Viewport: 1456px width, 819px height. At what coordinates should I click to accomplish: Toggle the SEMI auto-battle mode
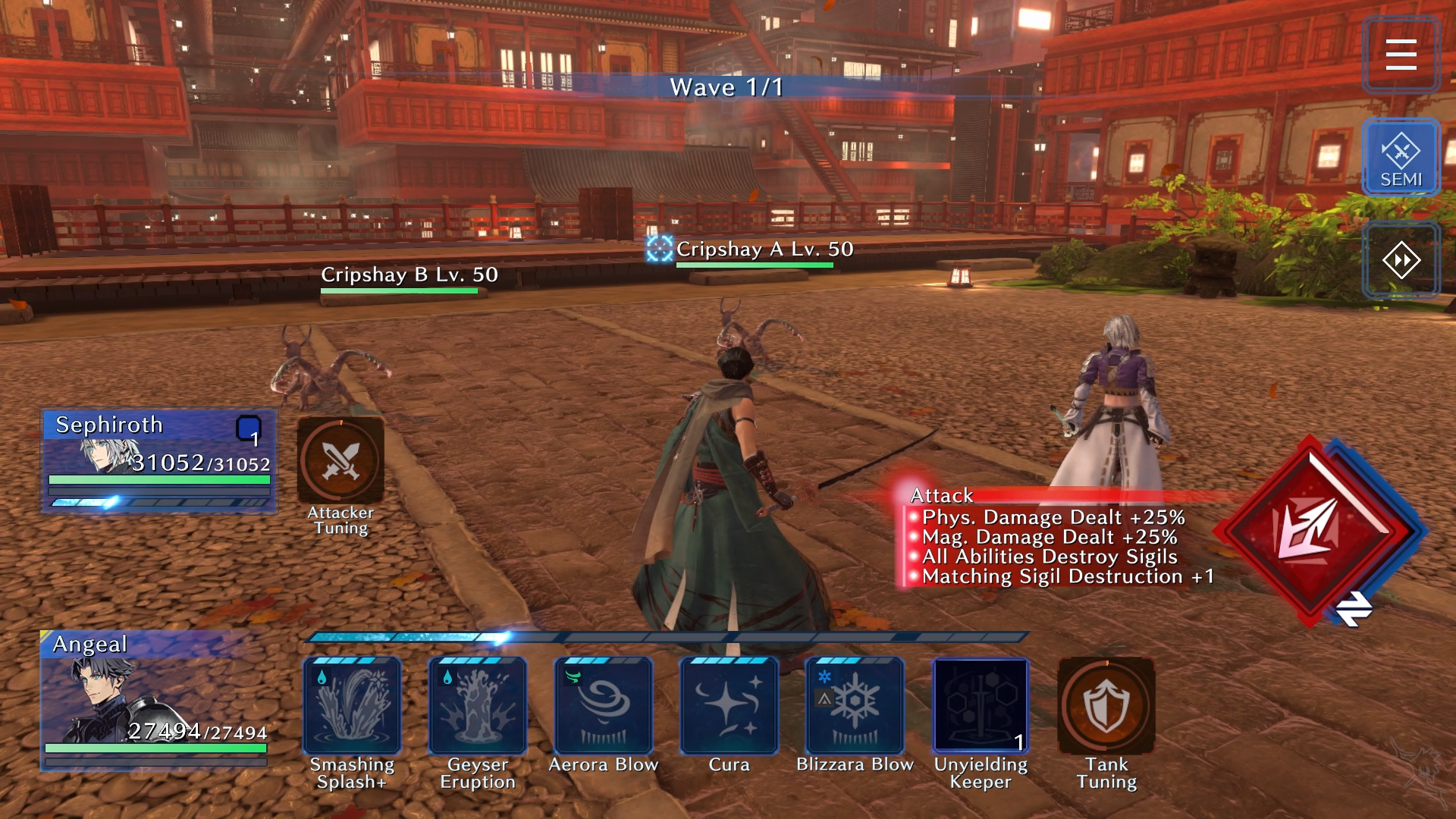[1401, 158]
